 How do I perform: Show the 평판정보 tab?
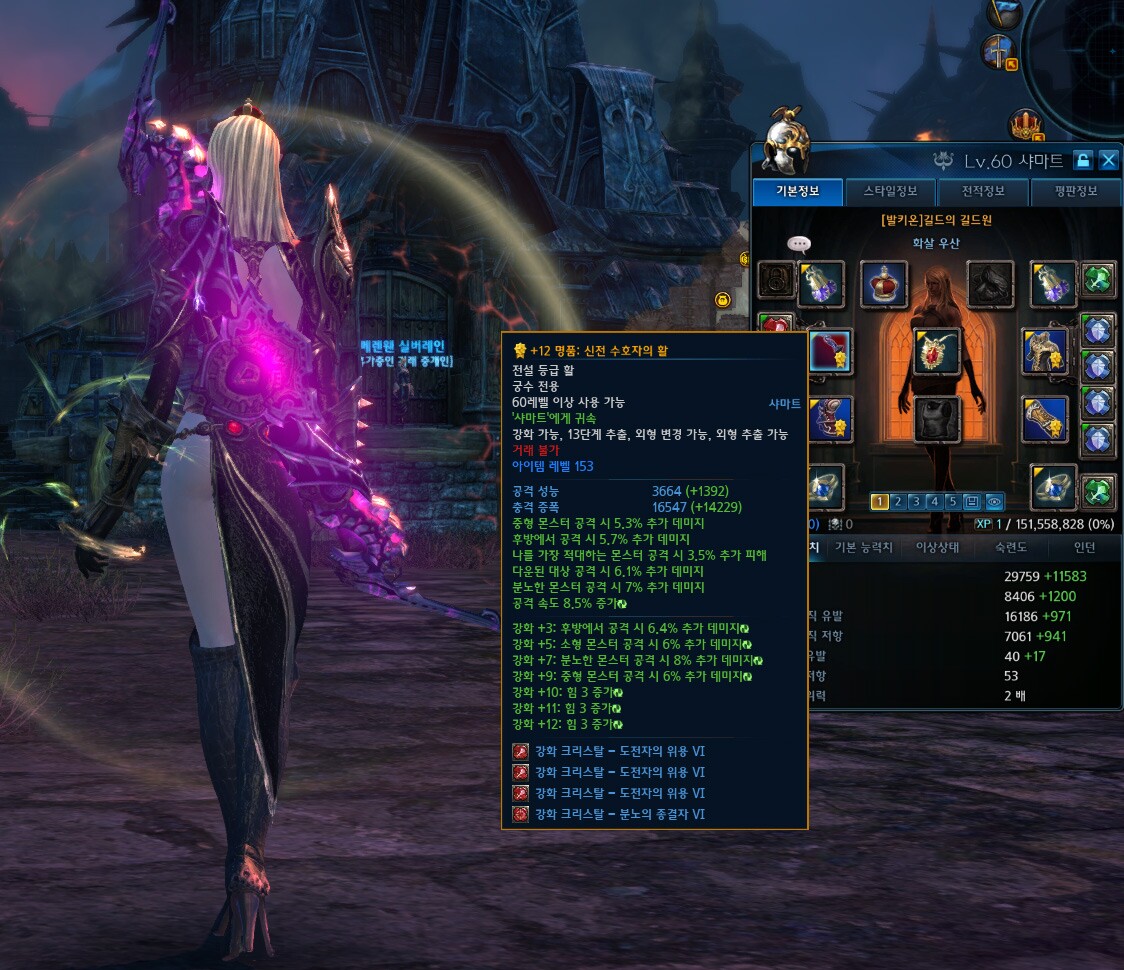(x=1075, y=191)
